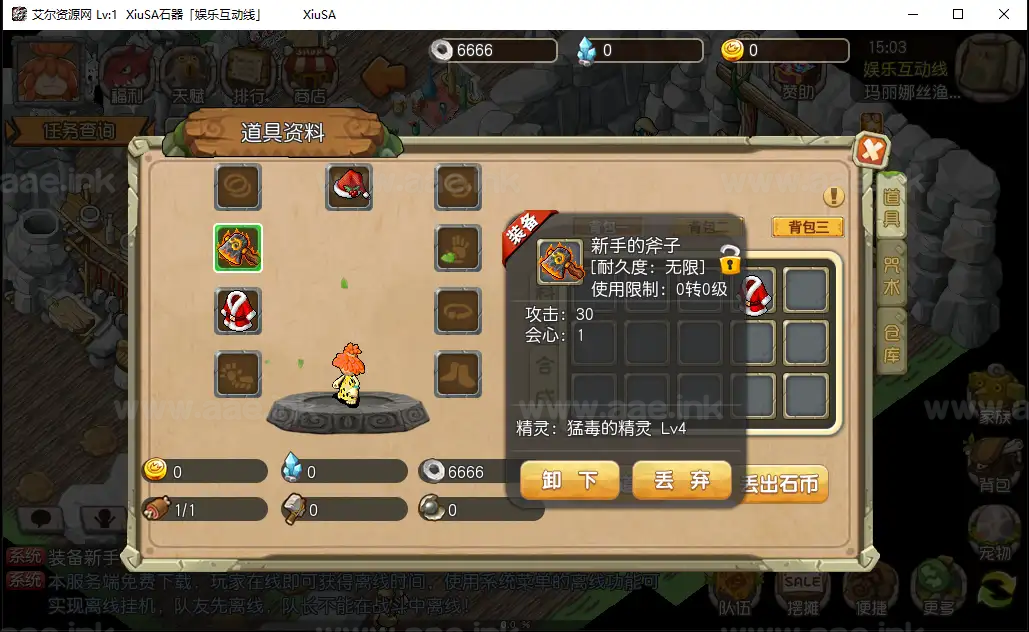
Task: Open the 仓库 warehouse side tab
Action: tap(891, 339)
